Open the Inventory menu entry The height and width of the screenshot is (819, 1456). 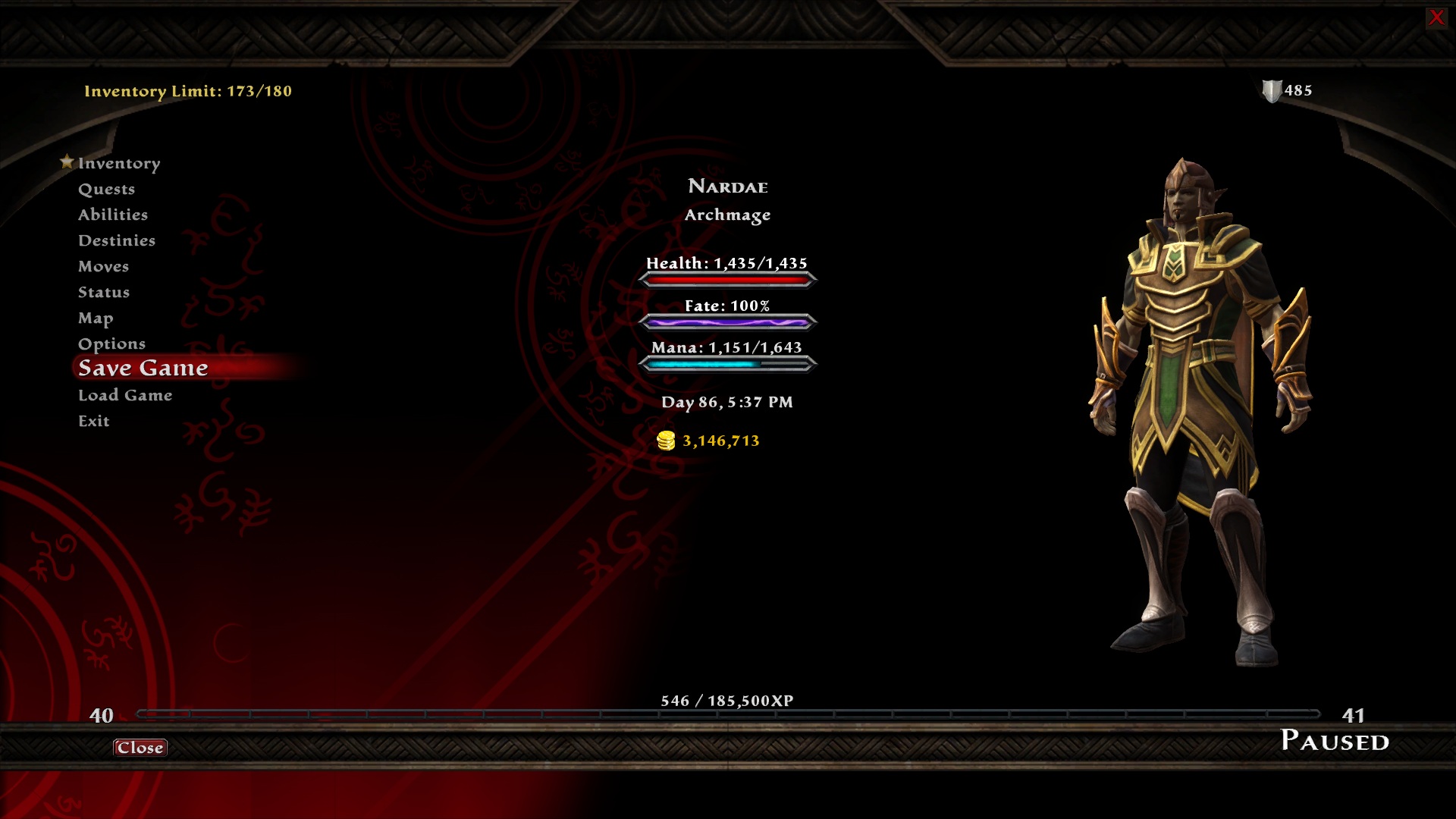pyautogui.click(x=119, y=163)
